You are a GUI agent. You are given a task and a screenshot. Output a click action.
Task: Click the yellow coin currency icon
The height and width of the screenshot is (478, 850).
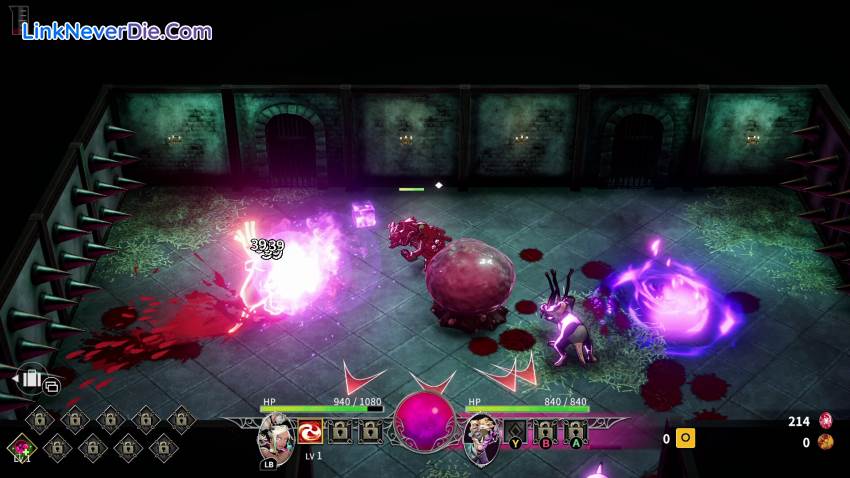tap(685, 438)
